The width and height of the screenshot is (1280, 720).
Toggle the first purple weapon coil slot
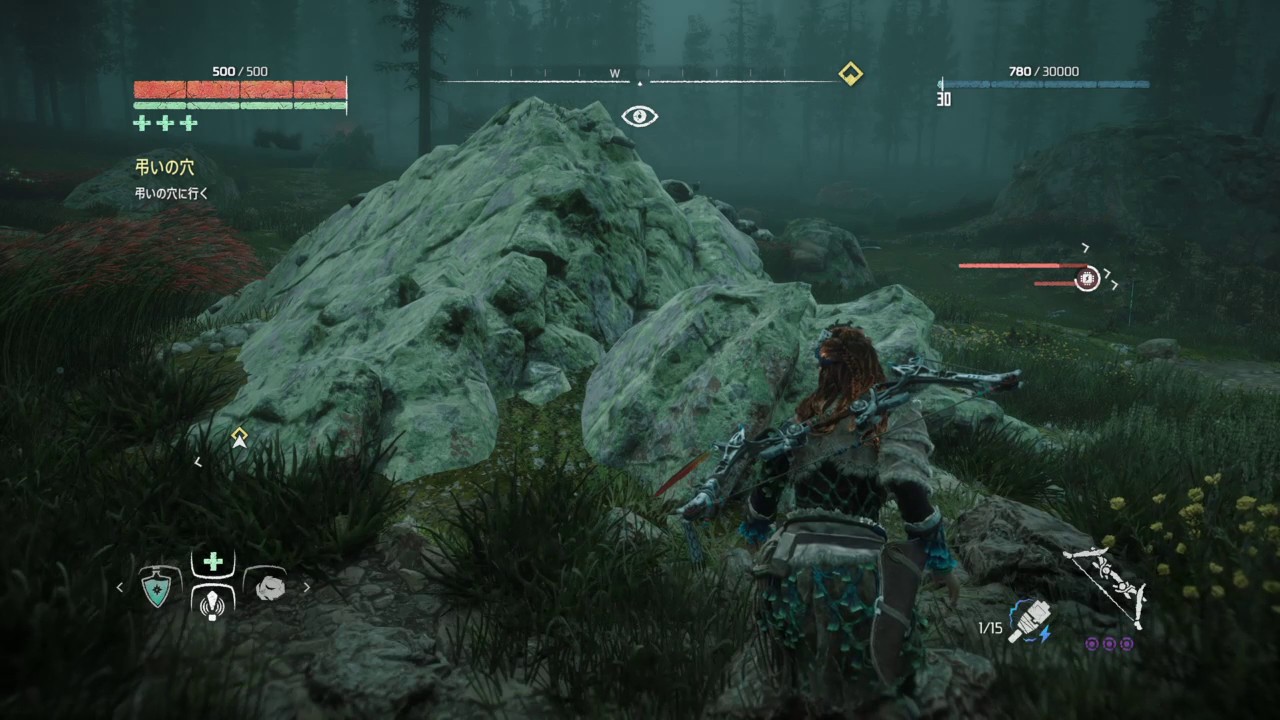(x=1093, y=644)
